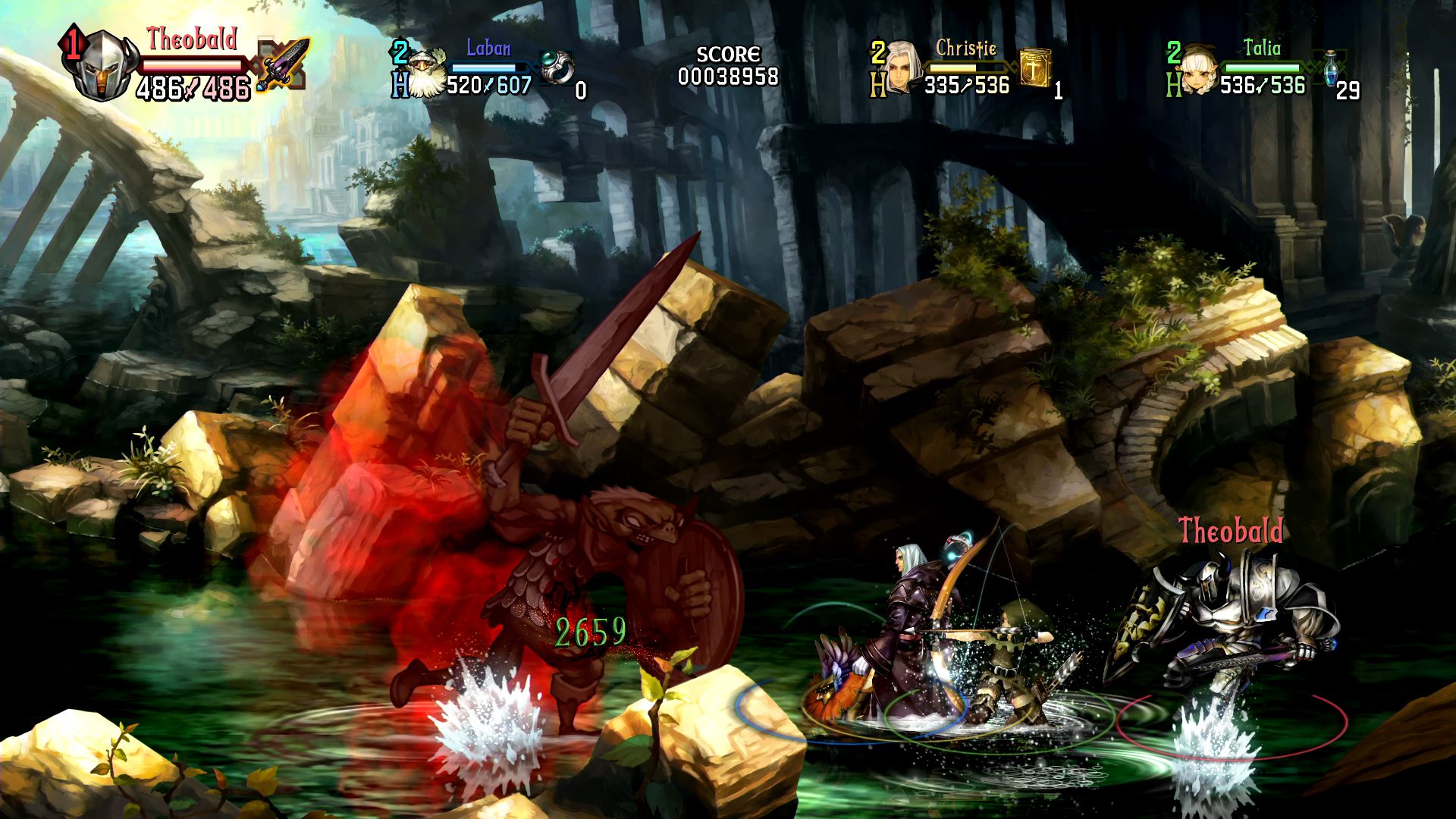Click the Theobald name text at top left

(x=192, y=42)
